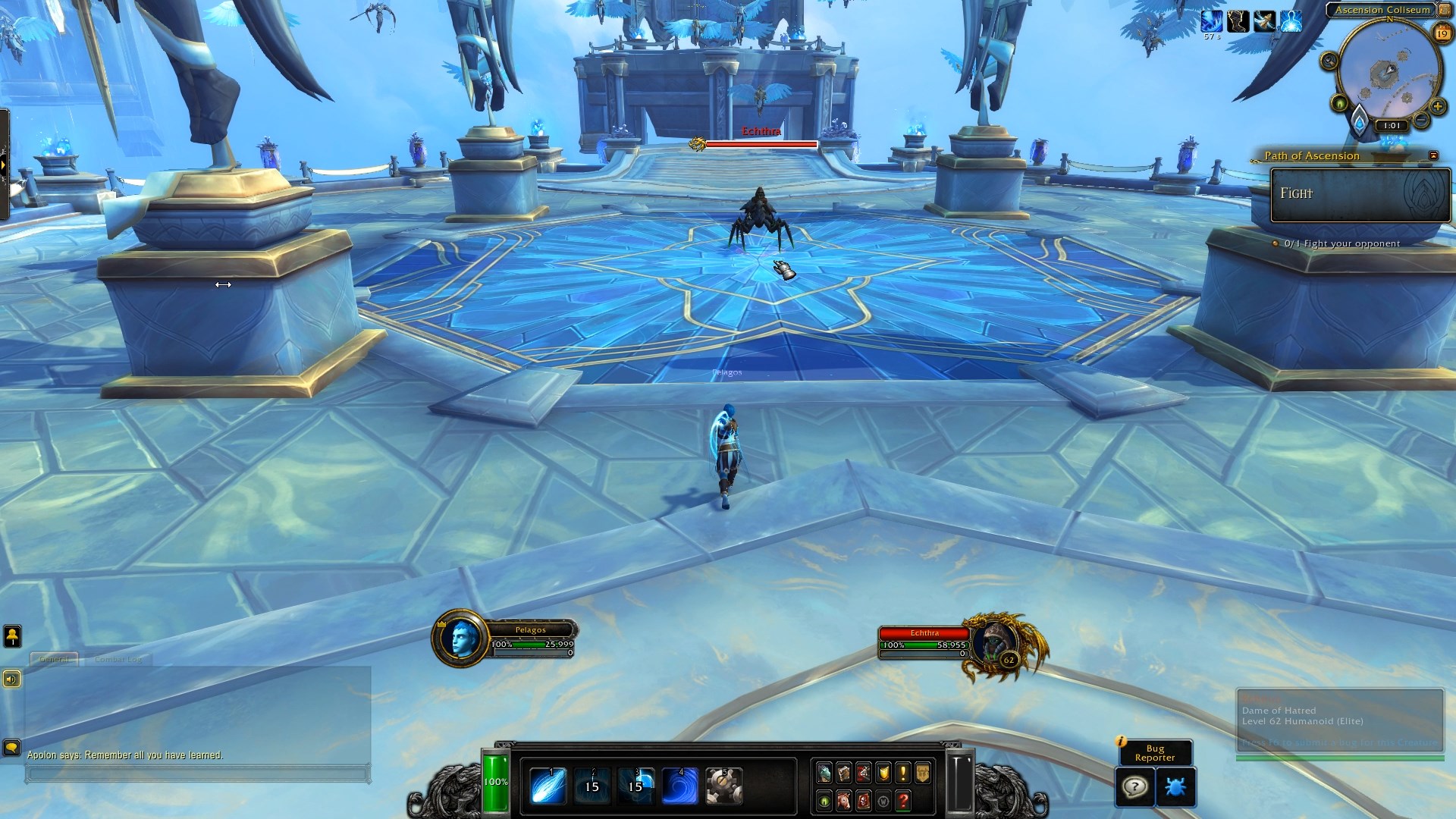
Task: Trigger the gear cog ability in slot 5
Action: pos(723,786)
